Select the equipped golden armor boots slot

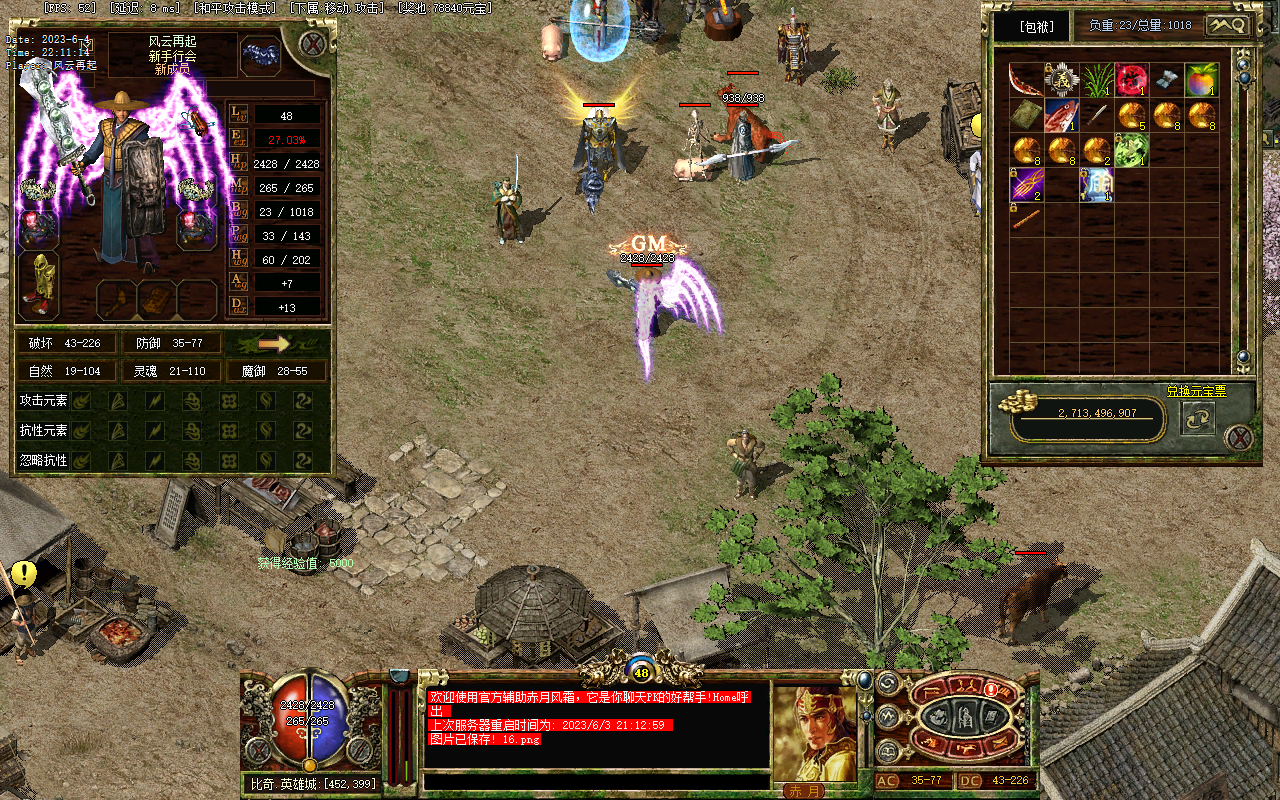38,285
